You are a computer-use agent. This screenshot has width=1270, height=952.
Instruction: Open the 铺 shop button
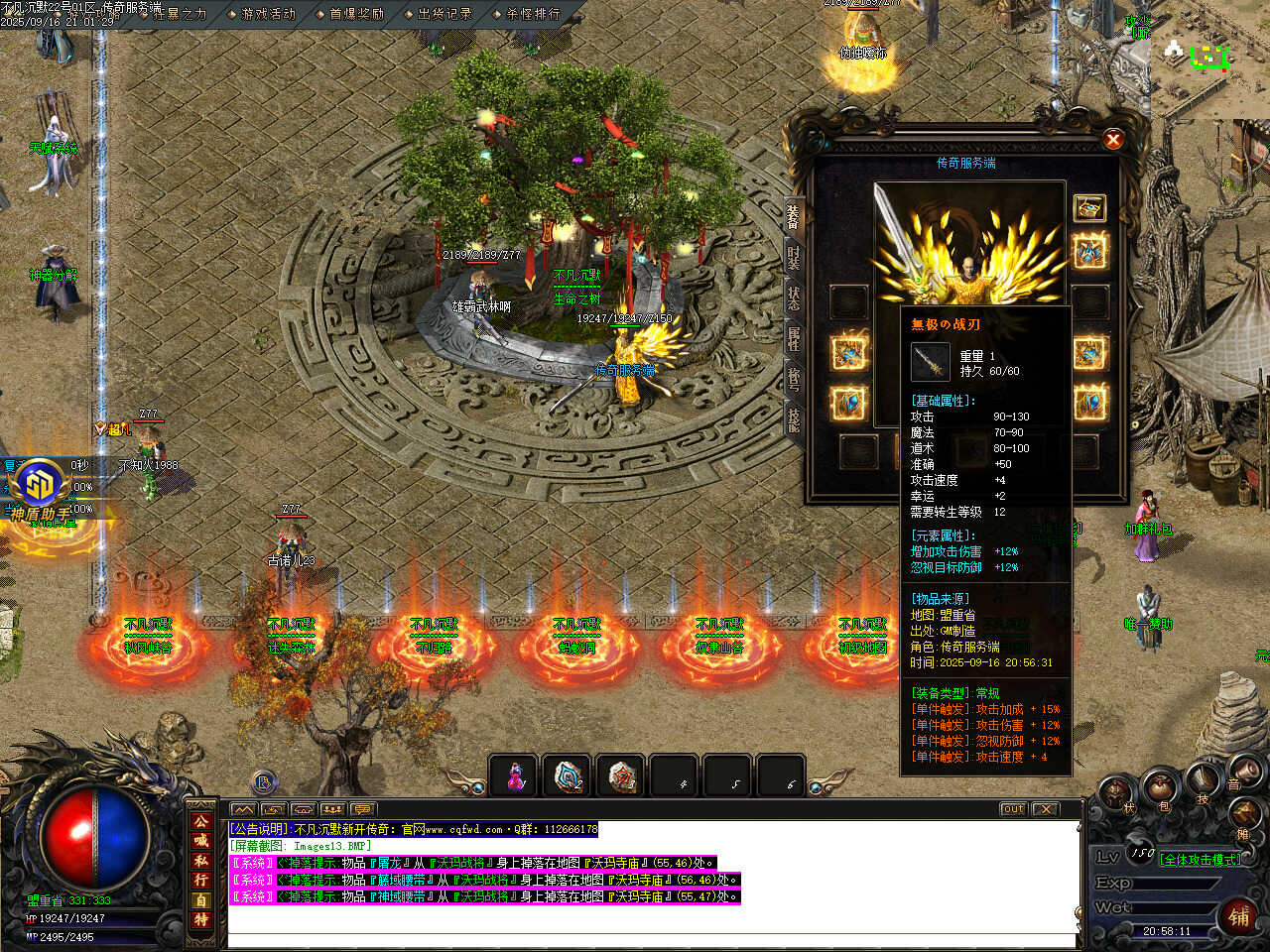[x=1240, y=916]
